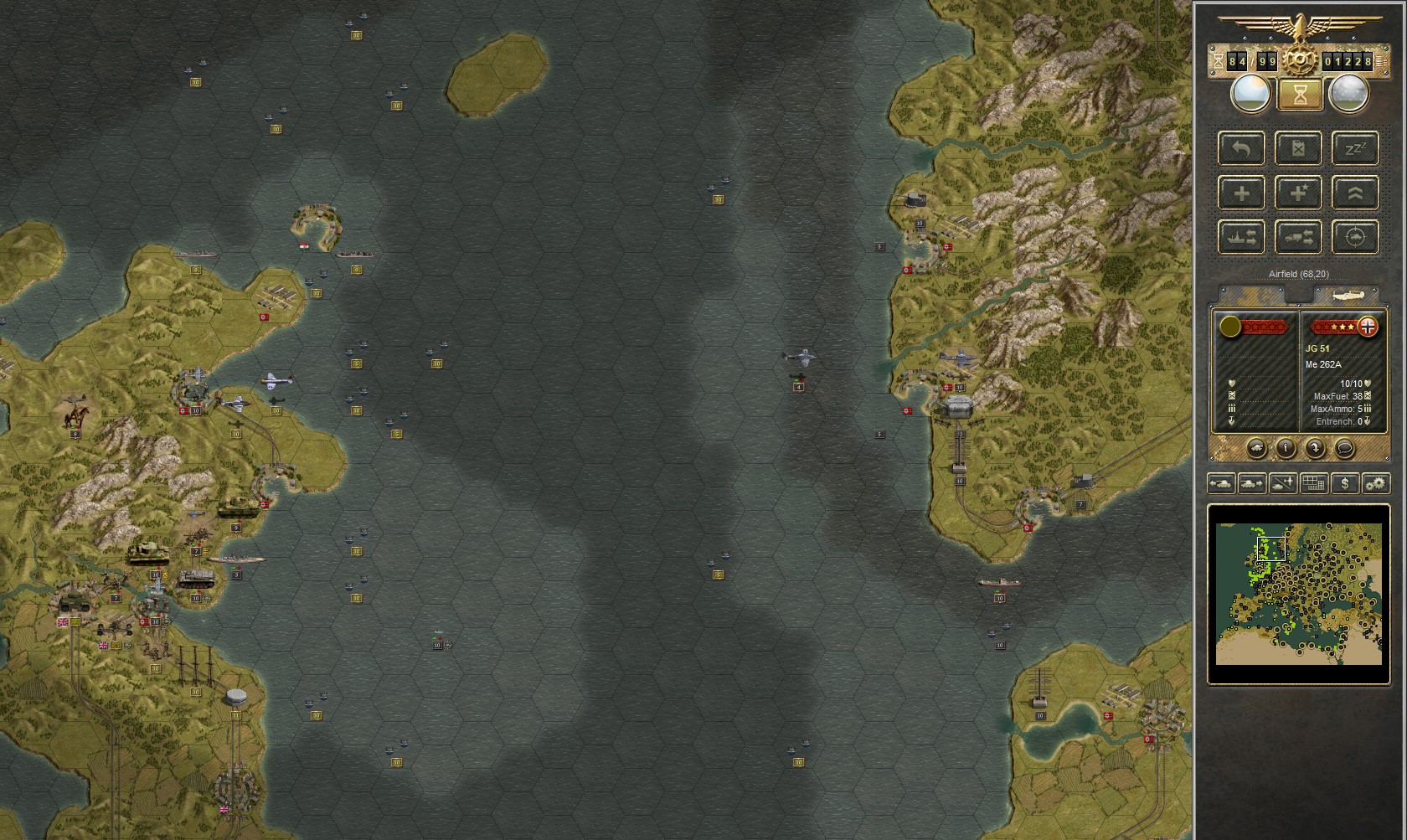Open the message log speech bubble
Image resolution: width=1407 pixels, height=840 pixels.
[x=1345, y=448]
